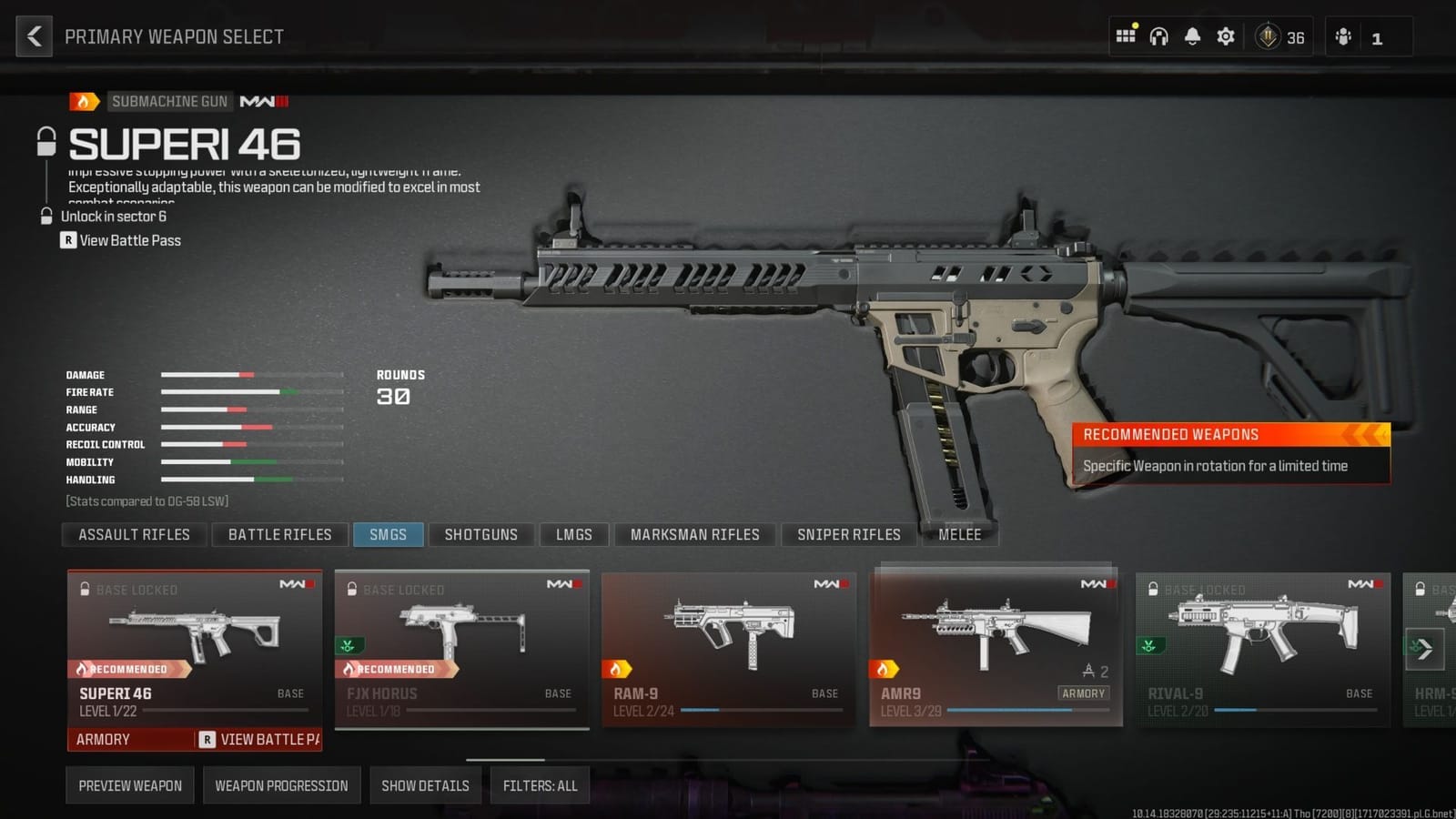Click the party social icon
1456x819 pixels.
pos(1344,36)
